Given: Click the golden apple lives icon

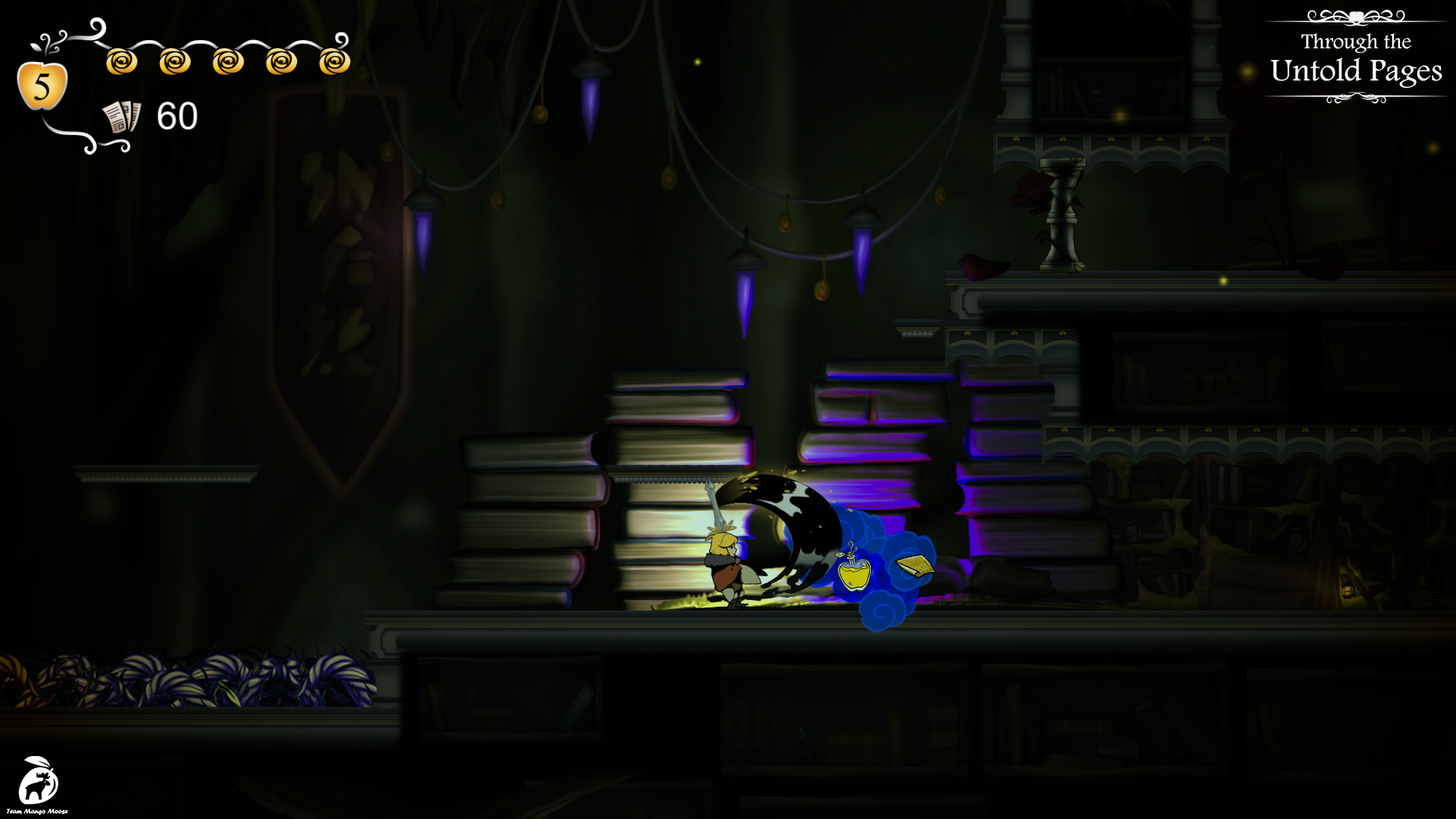Looking at the screenshot, I should coord(42,85).
